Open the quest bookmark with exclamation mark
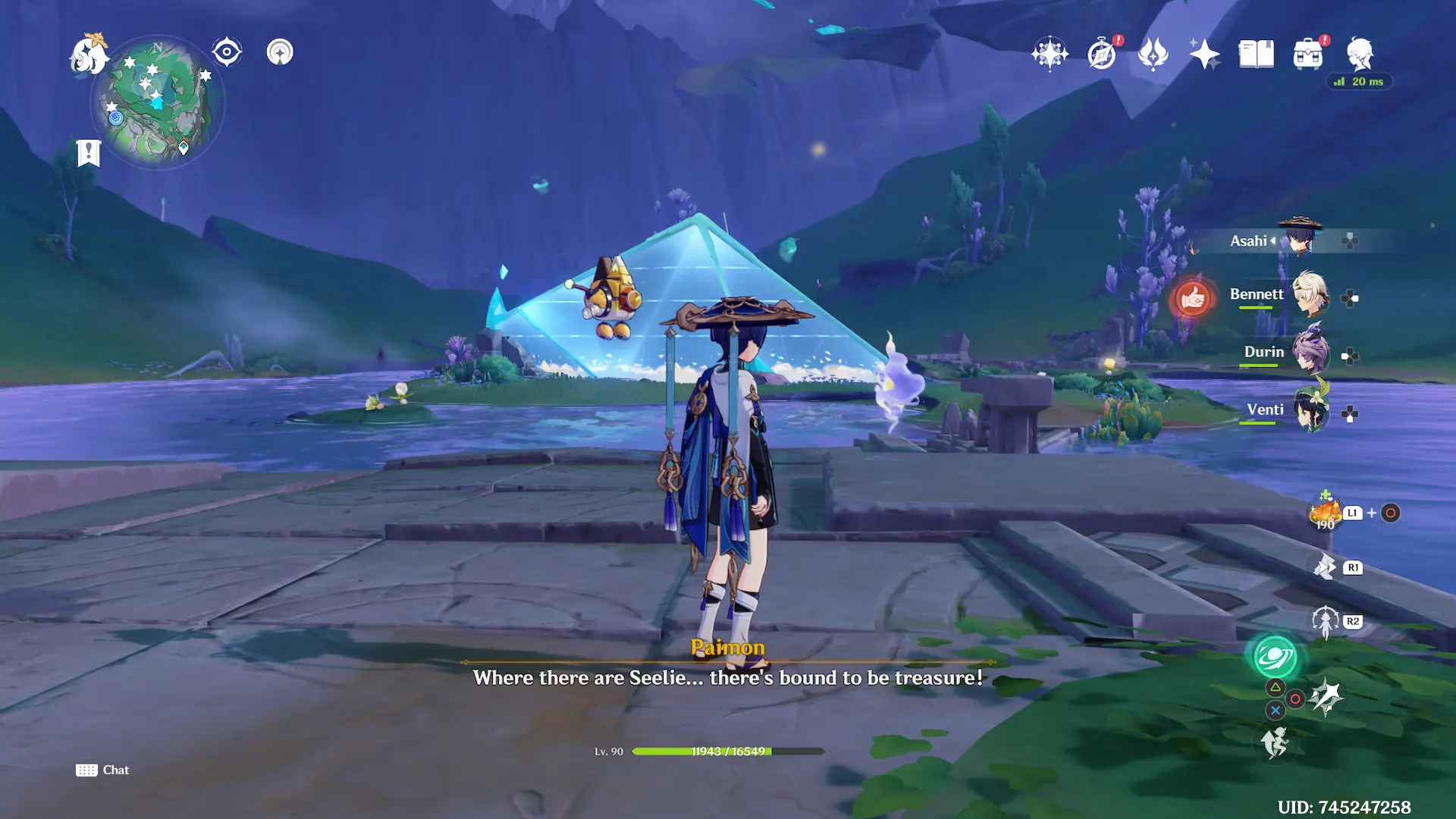This screenshot has height=819, width=1456. (89, 152)
